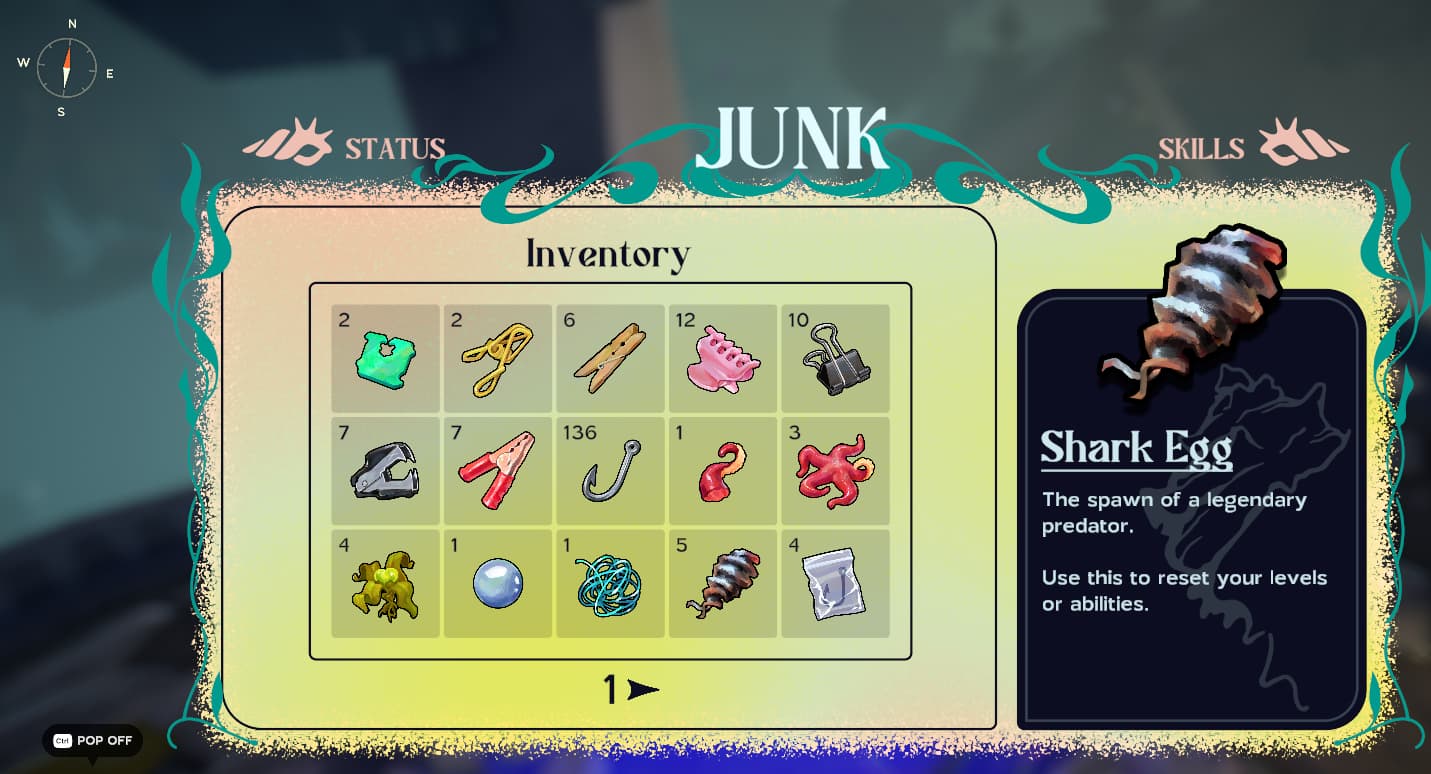Select the staple remover item
This screenshot has height=774, width=1431.
(384, 470)
